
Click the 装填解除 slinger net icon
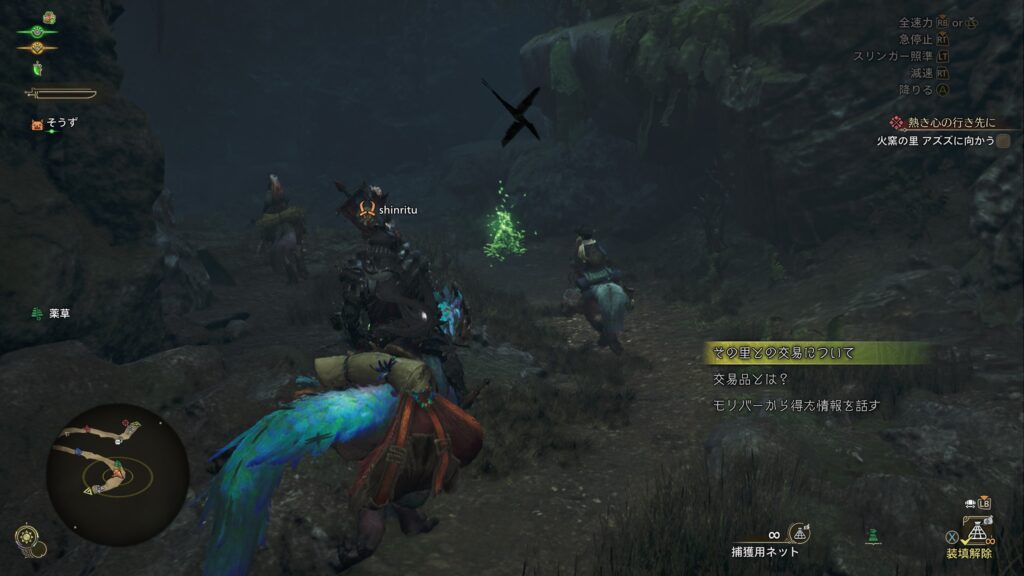pyautogui.click(x=979, y=531)
